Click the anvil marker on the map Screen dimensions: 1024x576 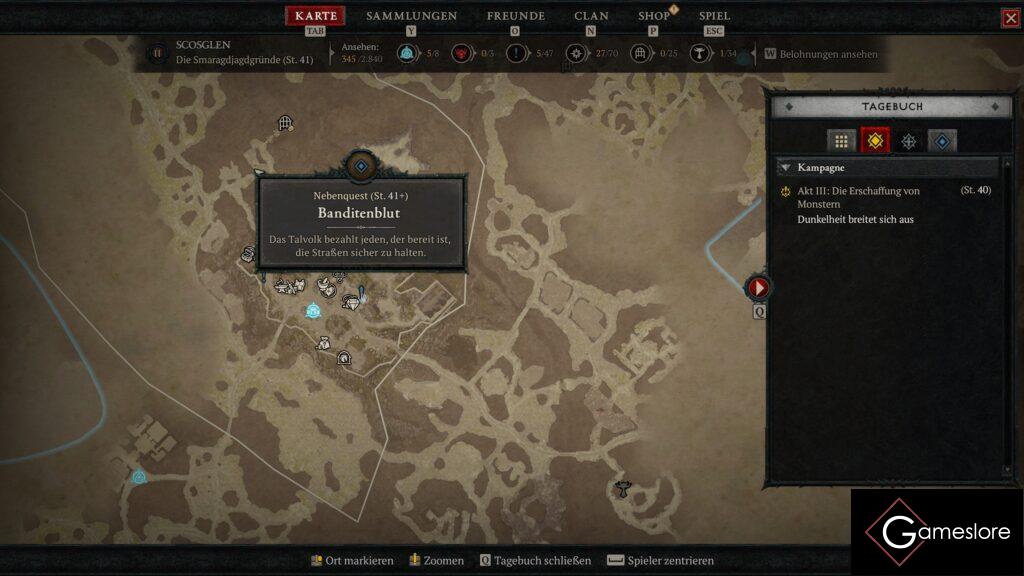[622, 489]
